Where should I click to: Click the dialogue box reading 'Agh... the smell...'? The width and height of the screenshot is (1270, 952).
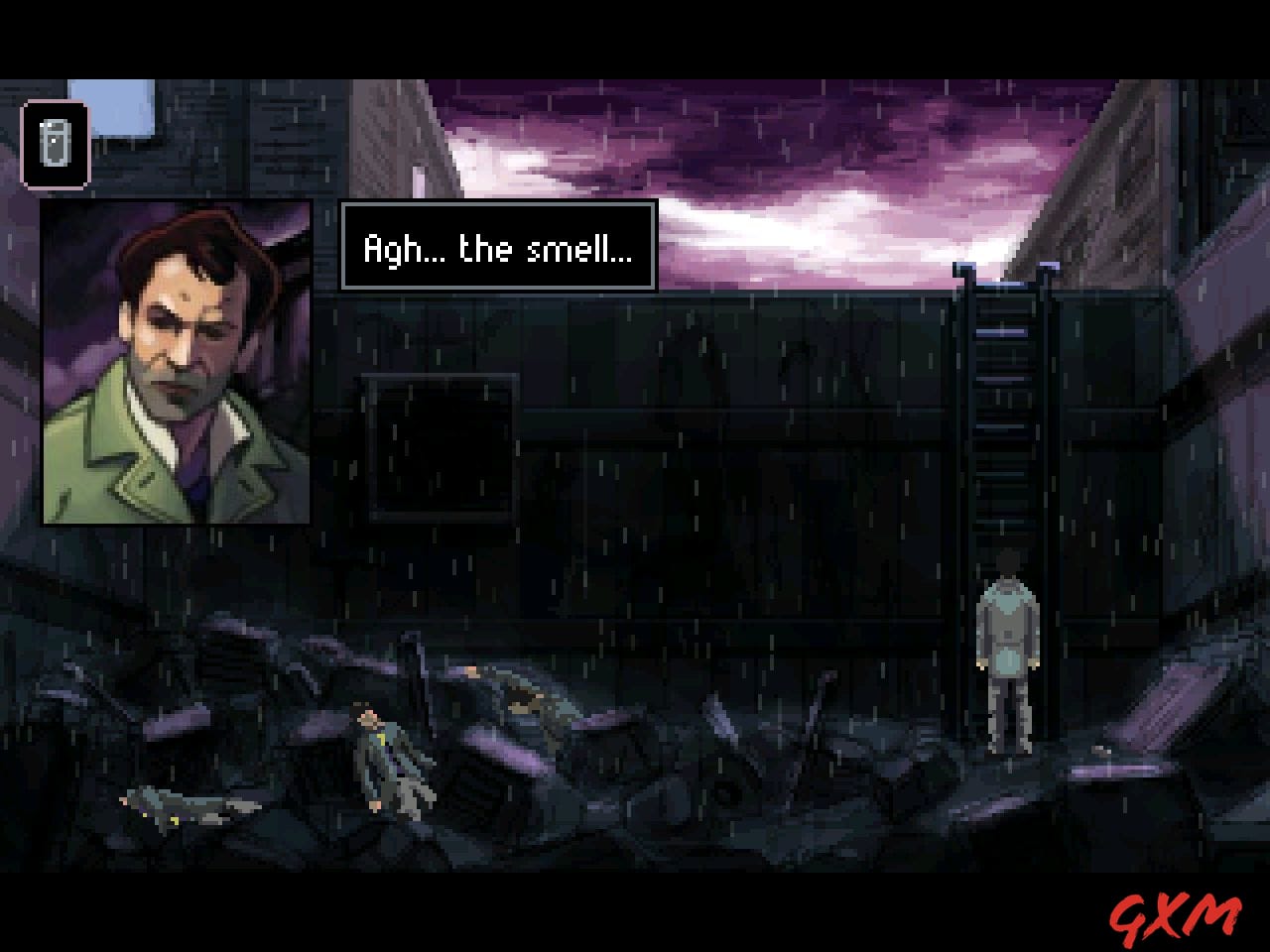click(498, 248)
